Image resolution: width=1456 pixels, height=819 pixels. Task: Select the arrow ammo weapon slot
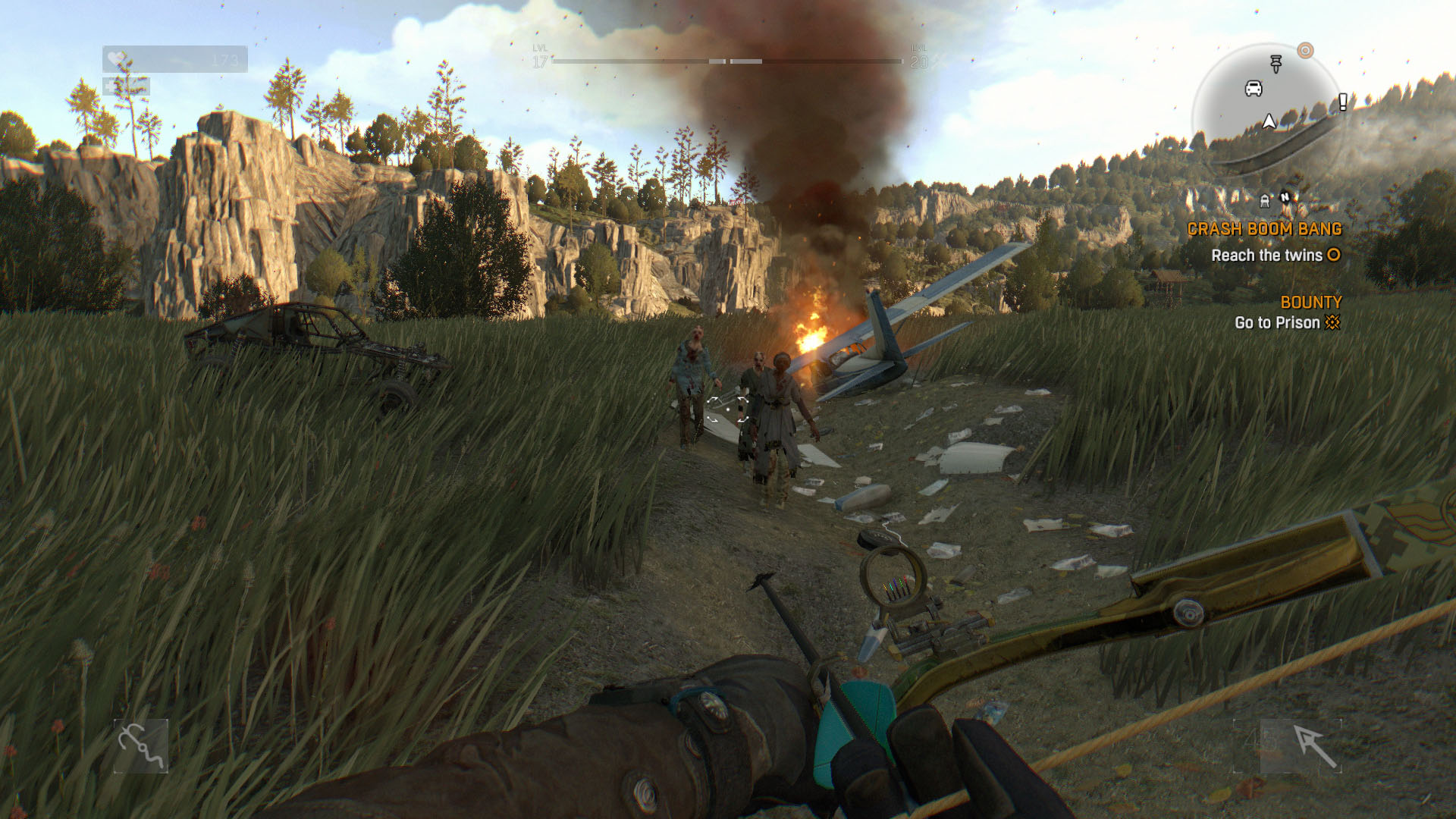[1314, 746]
